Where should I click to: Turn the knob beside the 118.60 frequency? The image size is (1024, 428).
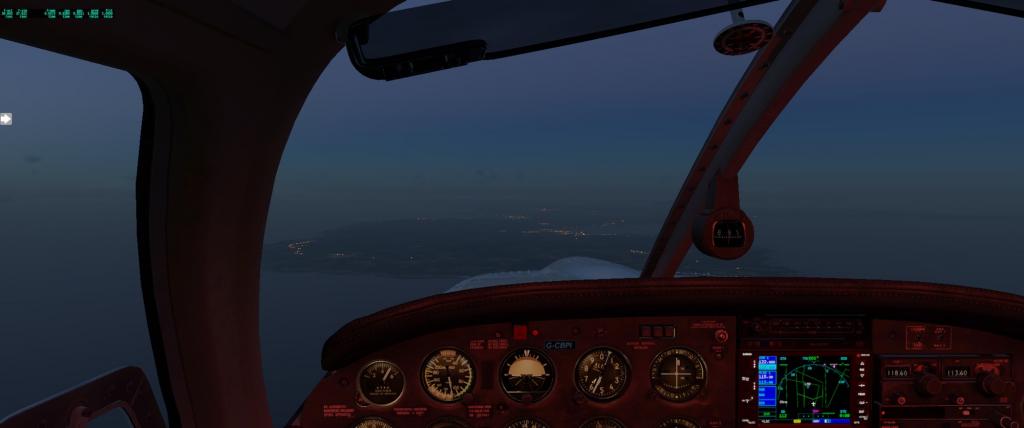[927, 383]
